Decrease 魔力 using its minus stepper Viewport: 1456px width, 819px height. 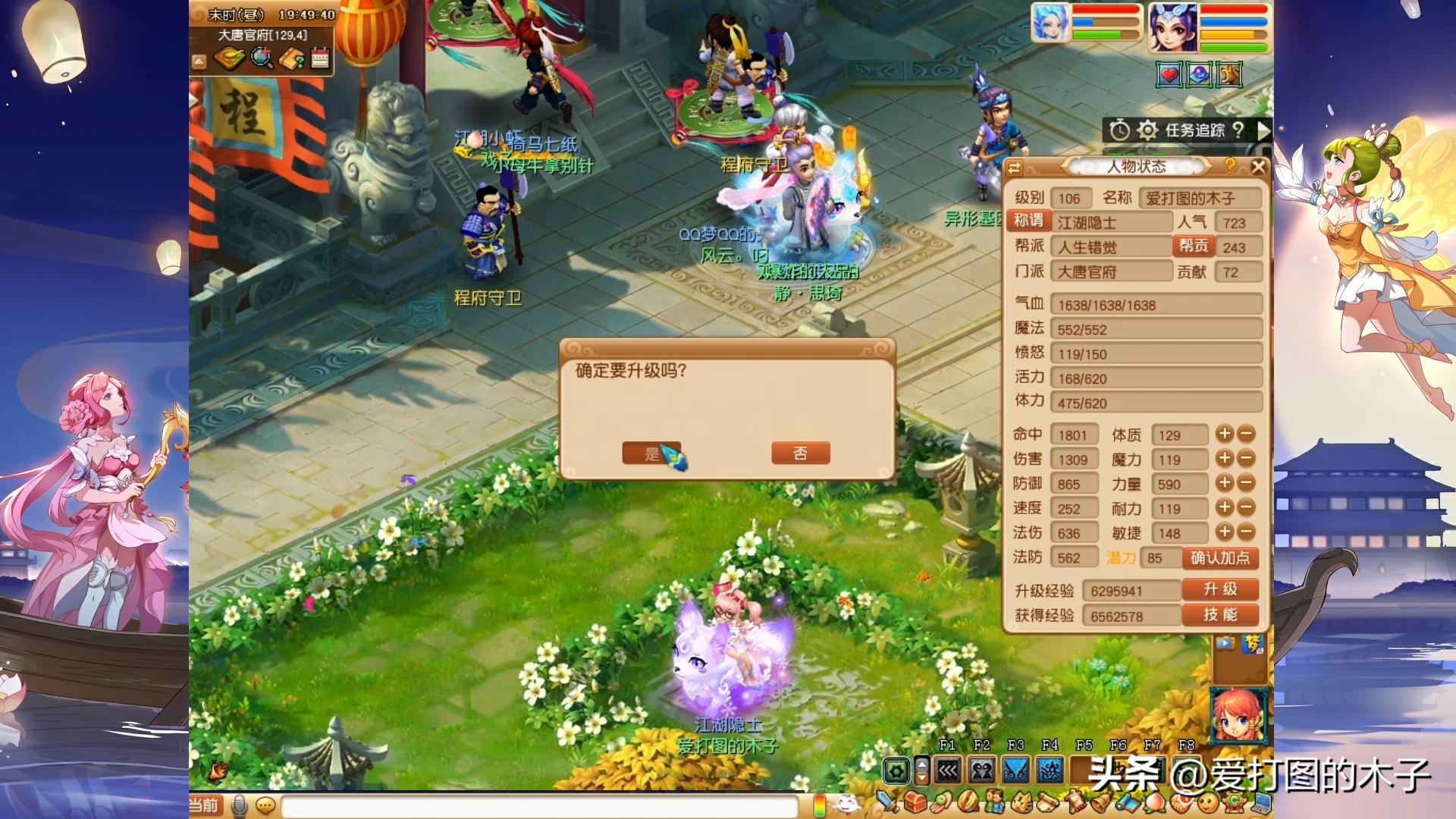pos(1246,459)
